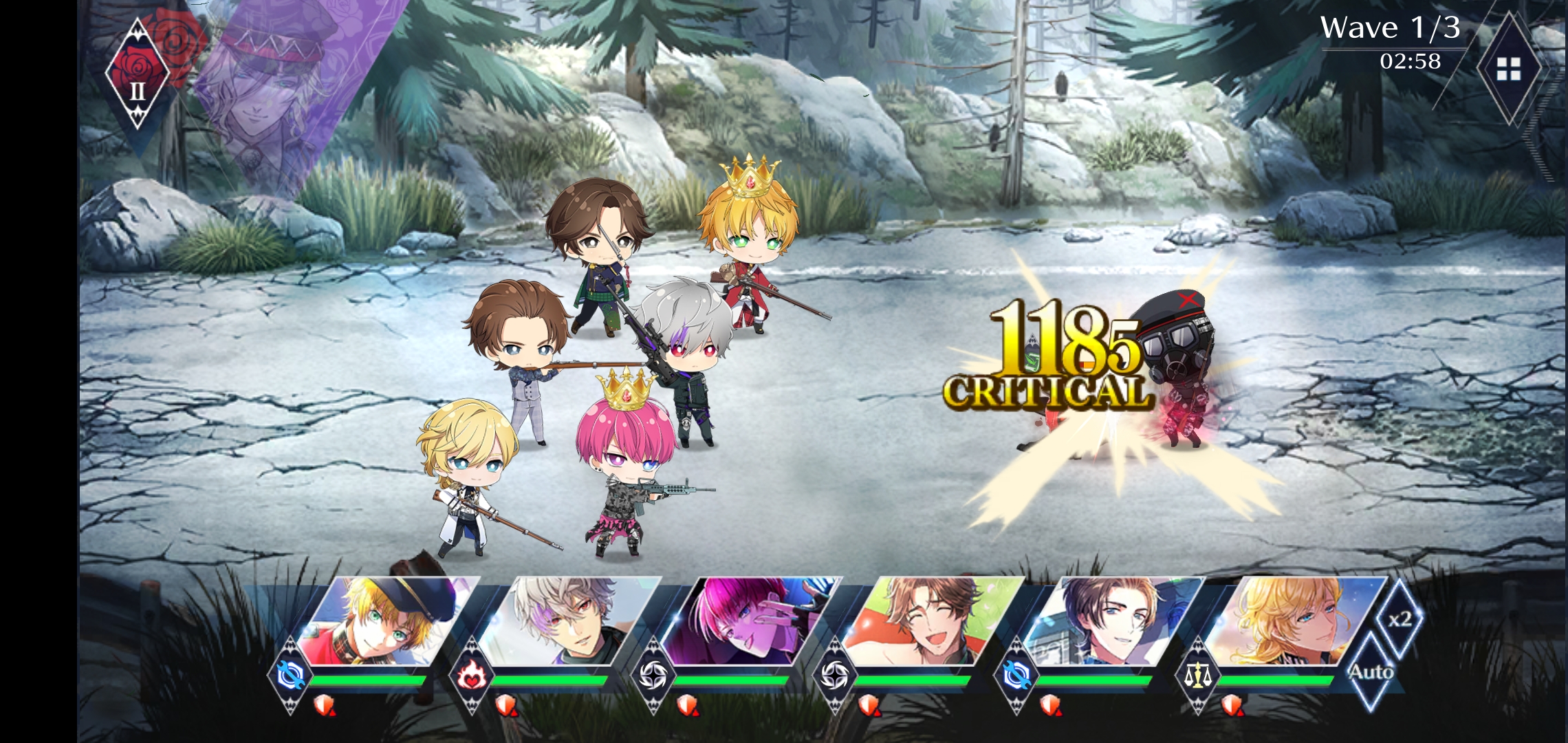Image resolution: width=1568 pixels, height=743 pixels.
Task: Select the dark-haired character in blue portrait
Action: pos(1114,621)
